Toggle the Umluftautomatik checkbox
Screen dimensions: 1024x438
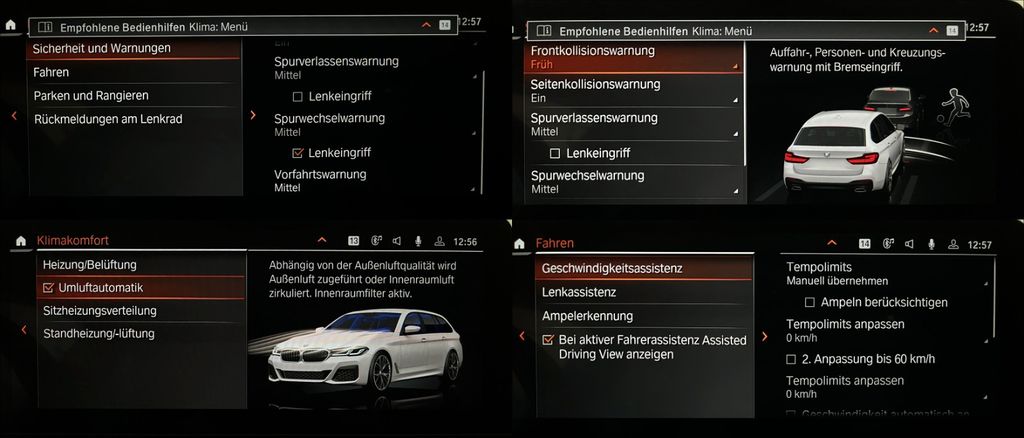(x=49, y=288)
